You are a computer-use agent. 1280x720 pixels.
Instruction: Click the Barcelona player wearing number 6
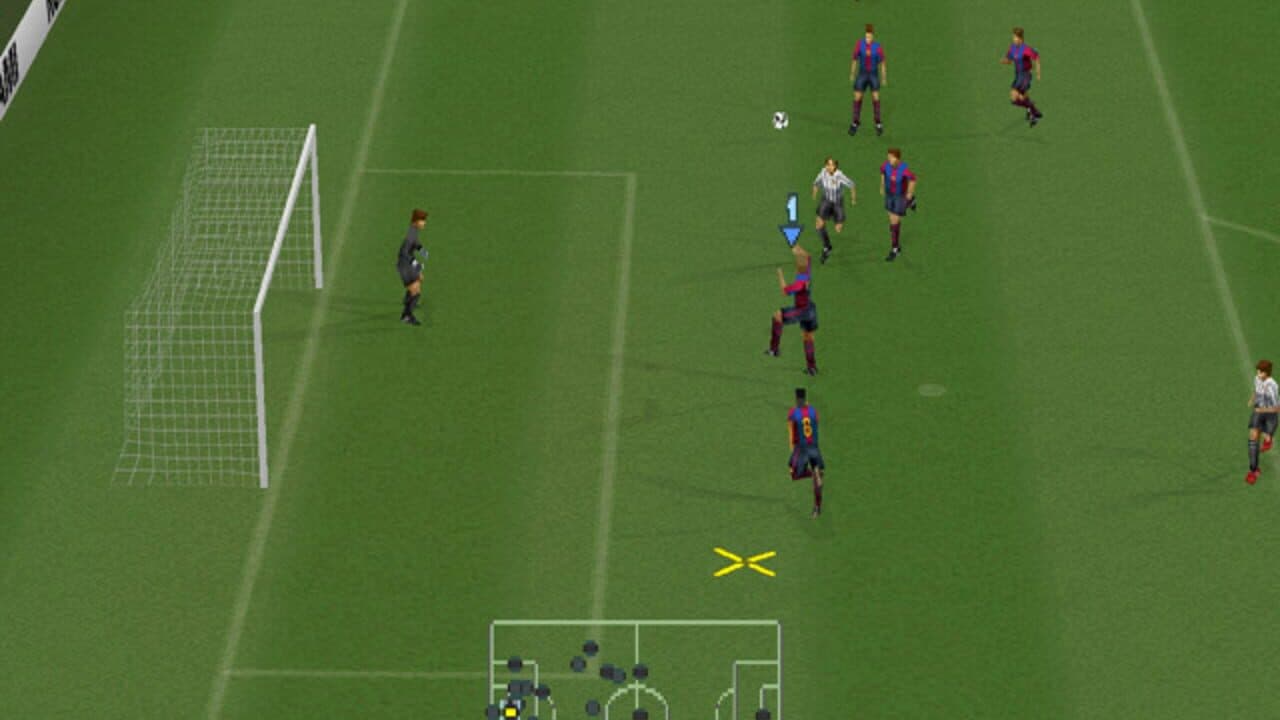803,440
